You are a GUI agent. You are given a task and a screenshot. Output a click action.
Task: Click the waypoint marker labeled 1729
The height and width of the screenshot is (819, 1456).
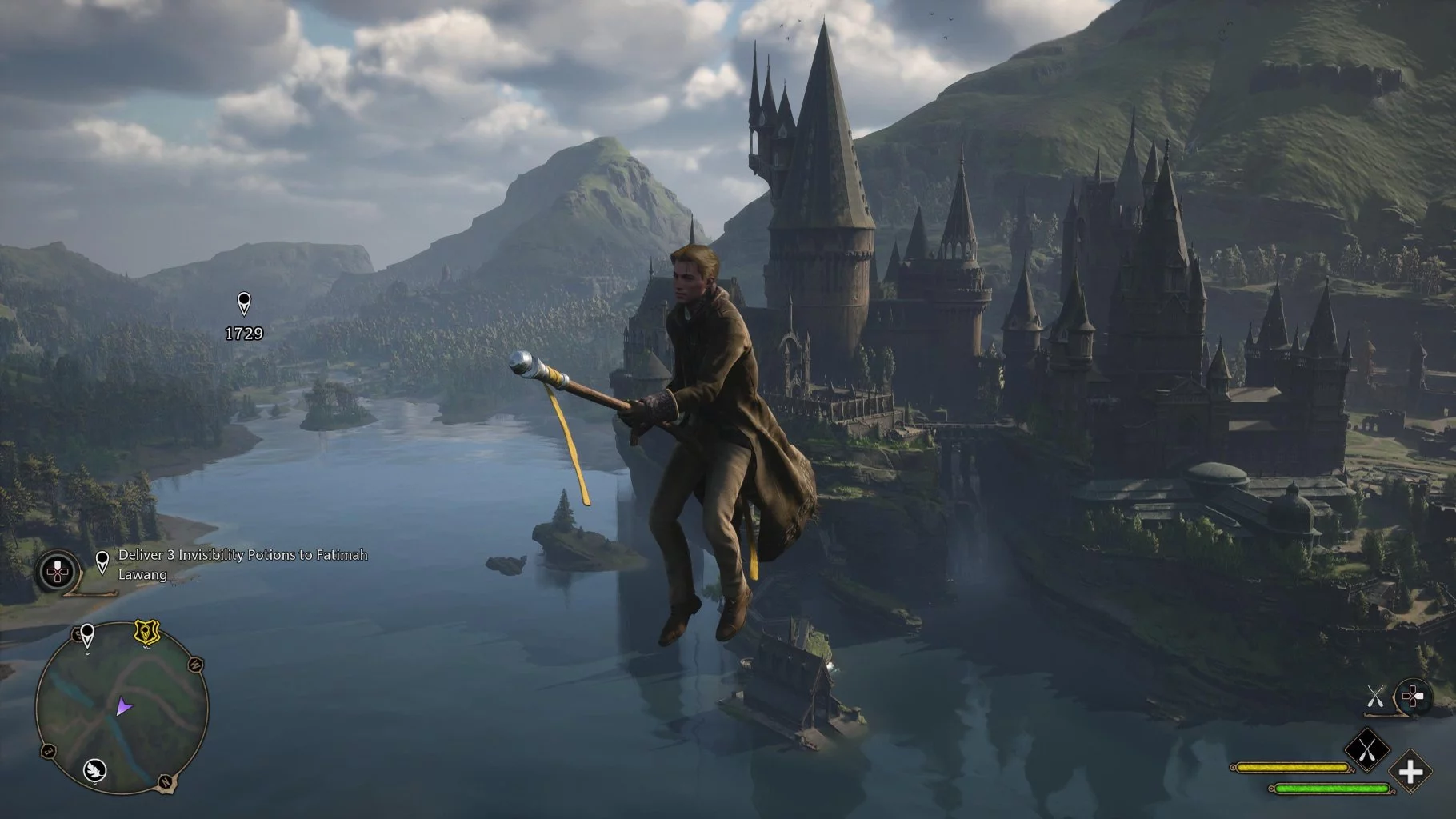pyautogui.click(x=244, y=304)
